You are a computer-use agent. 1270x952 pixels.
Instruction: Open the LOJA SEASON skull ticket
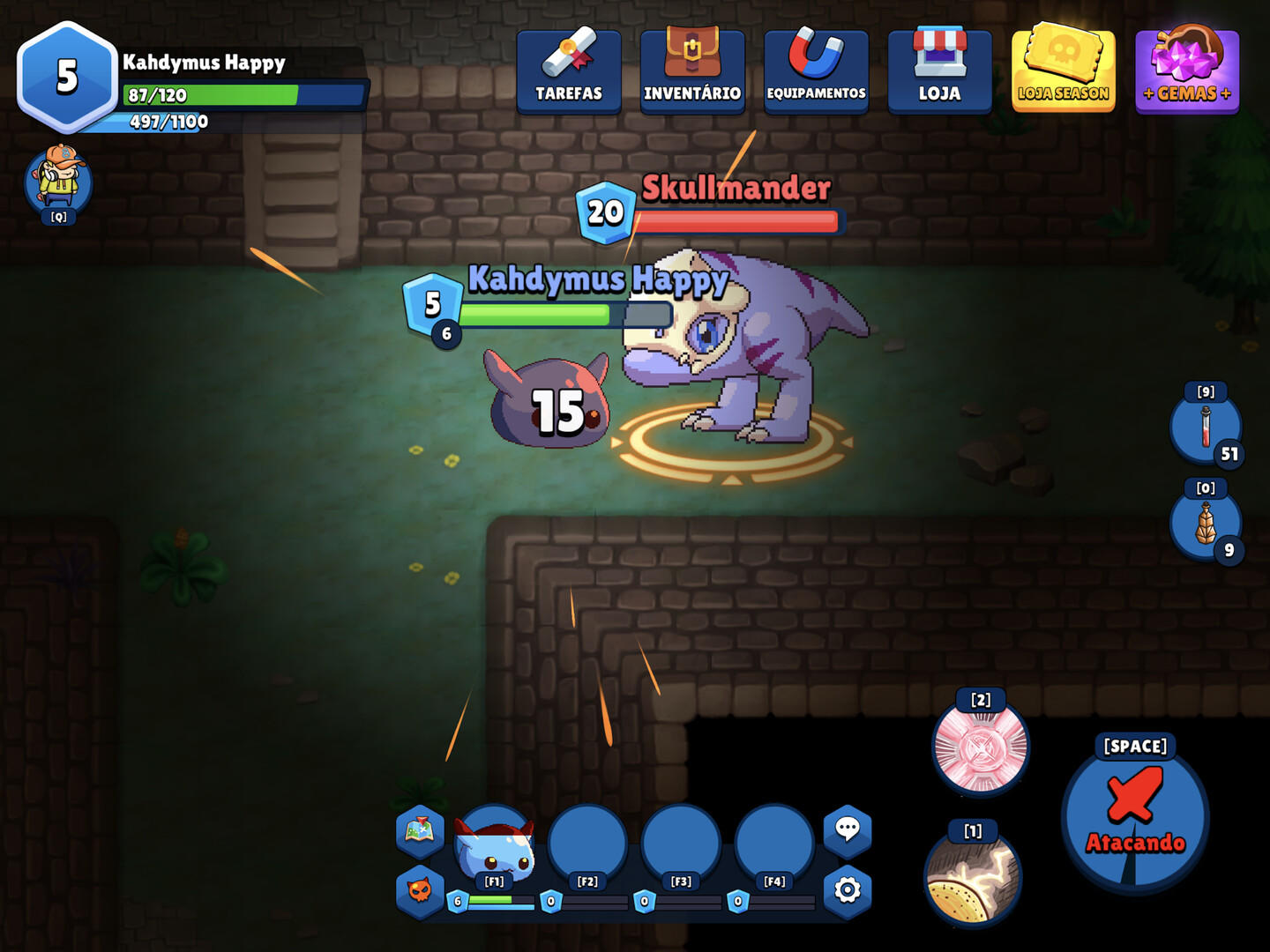pyautogui.click(x=1063, y=71)
